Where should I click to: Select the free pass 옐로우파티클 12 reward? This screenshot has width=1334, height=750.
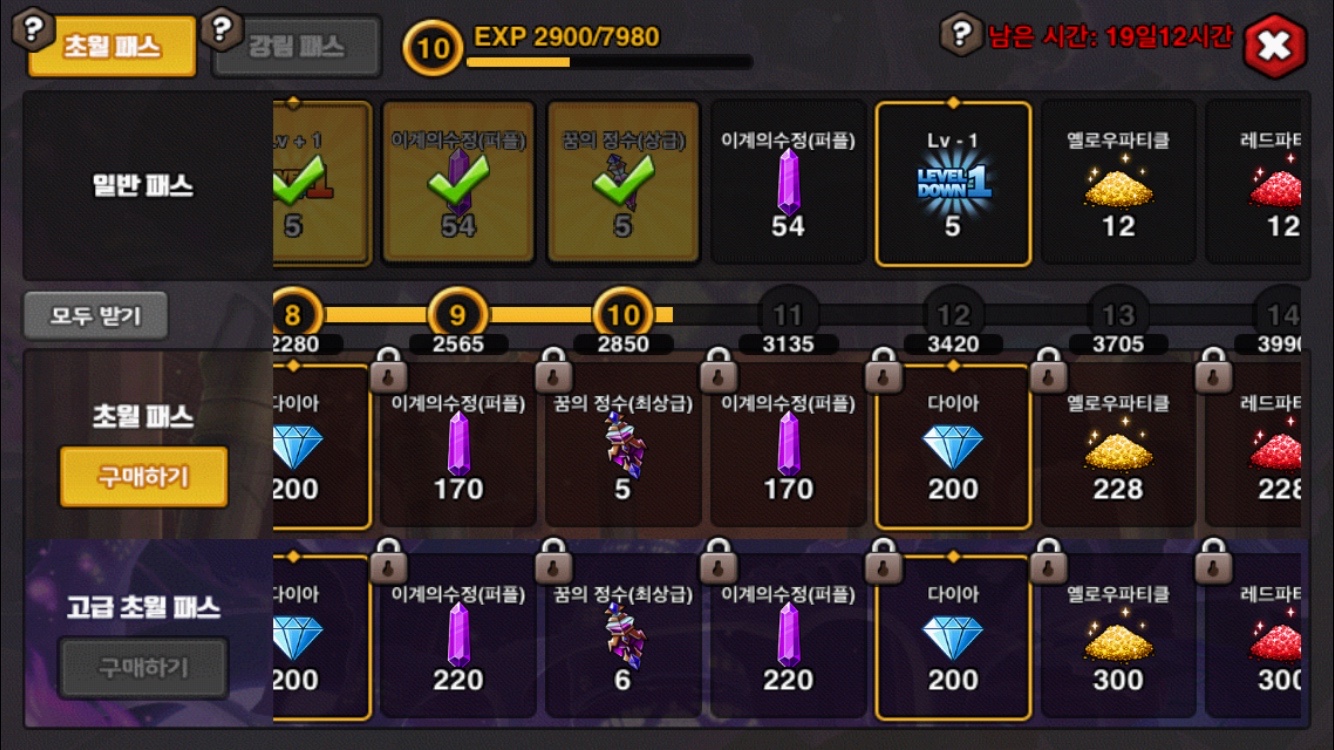[x=1118, y=183]
